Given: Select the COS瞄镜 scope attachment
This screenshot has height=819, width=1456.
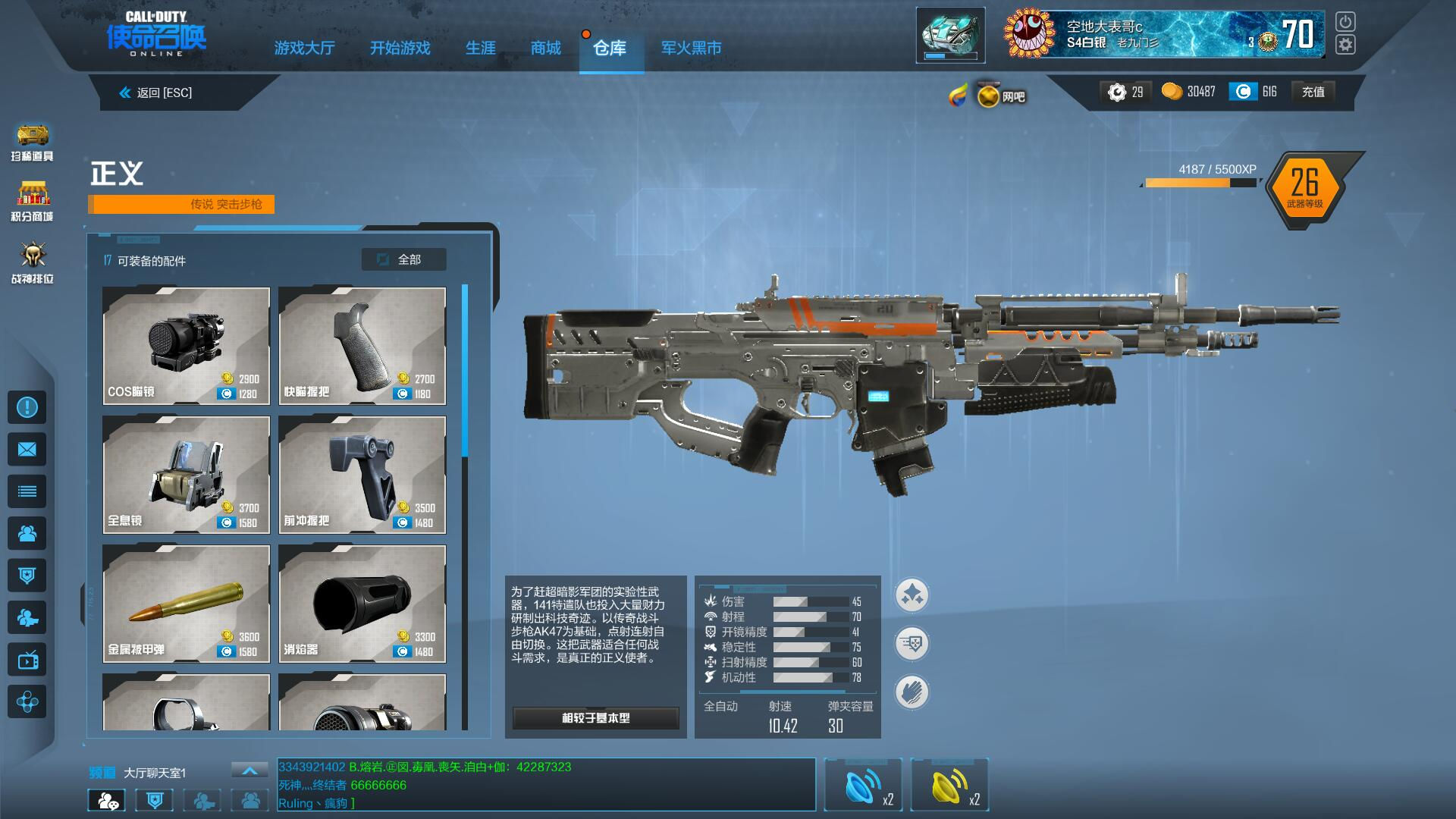Looking at the screenshot, I should pos(186,346).
